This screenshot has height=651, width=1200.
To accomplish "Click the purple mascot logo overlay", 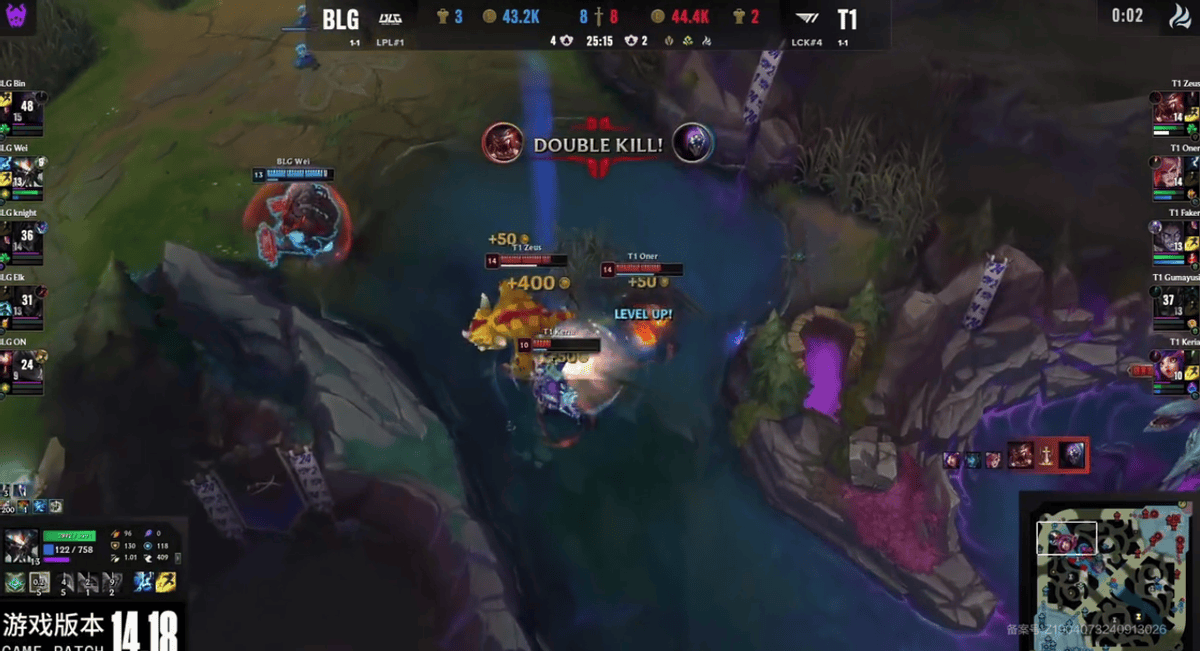I will (18, 17).
